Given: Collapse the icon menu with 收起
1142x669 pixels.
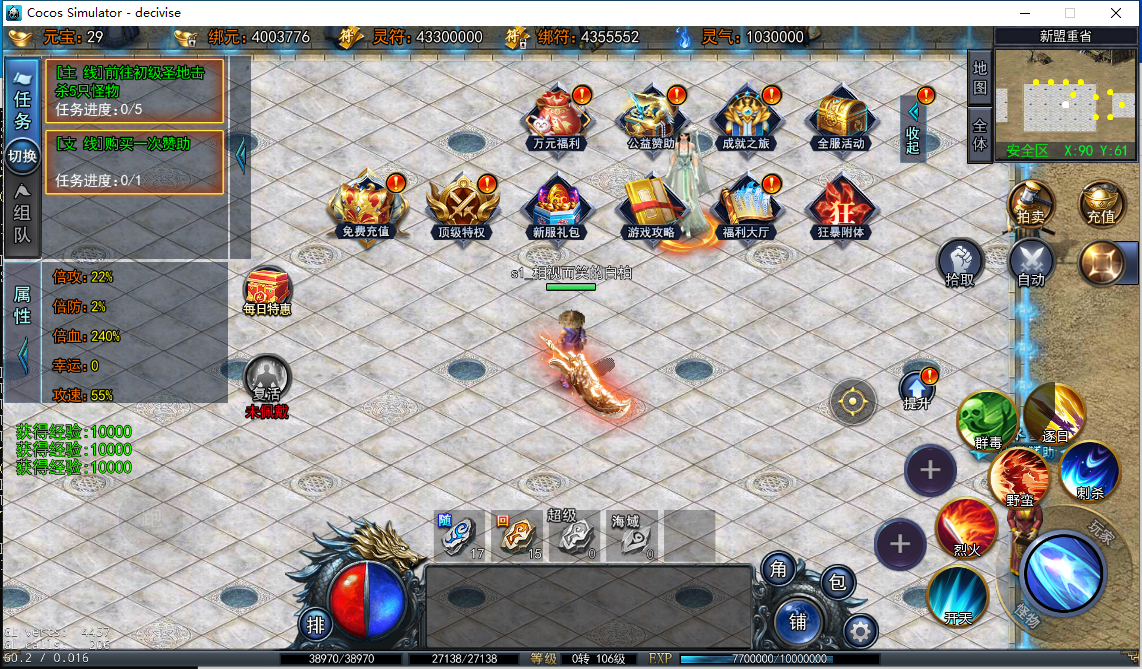Looking at the screenshot, I should (x=913, y=128).
